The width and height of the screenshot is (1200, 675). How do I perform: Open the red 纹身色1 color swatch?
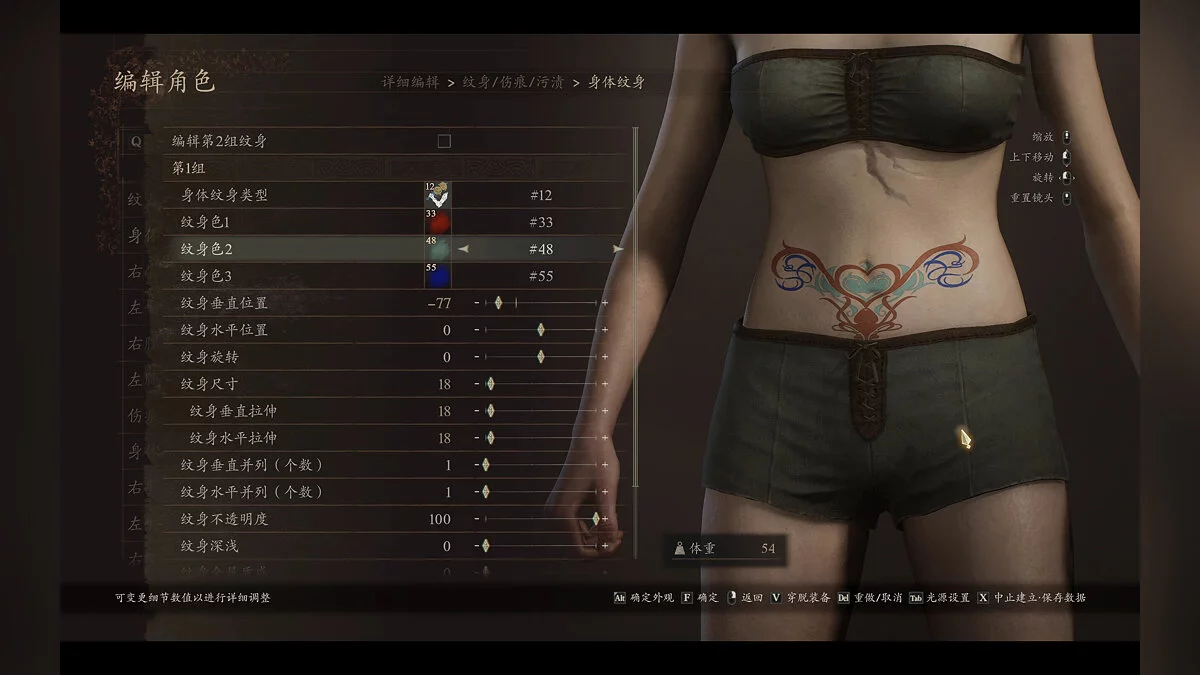437,222
